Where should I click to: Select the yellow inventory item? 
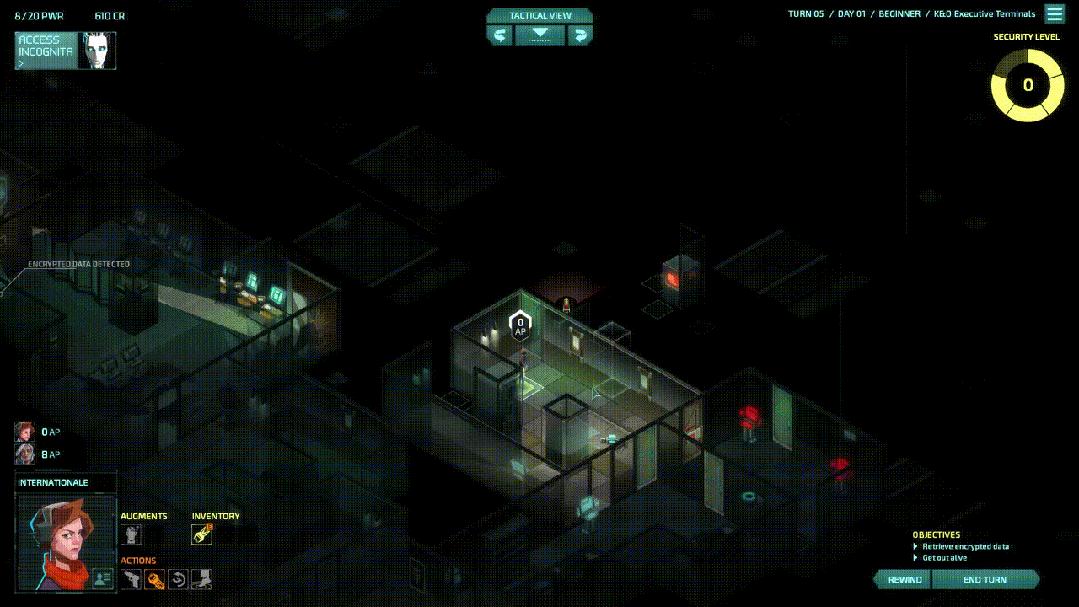pos(202,535)
